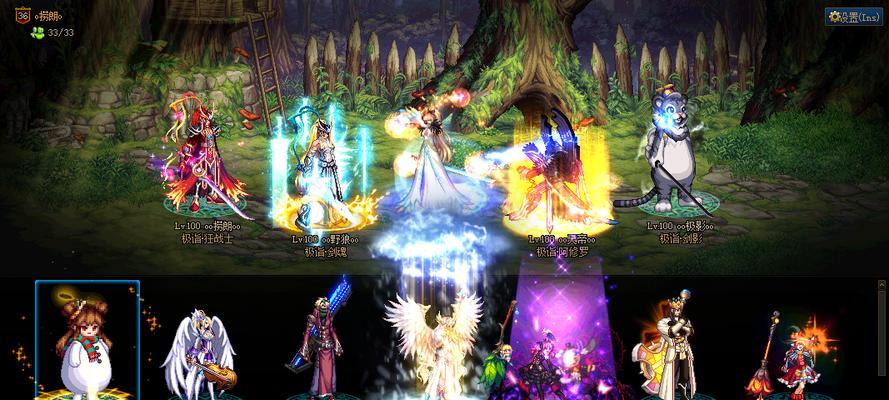889x400 pixels.
Task: Select the snowman costume character slot
Action: pyautogui.click(x=88, y=340)
